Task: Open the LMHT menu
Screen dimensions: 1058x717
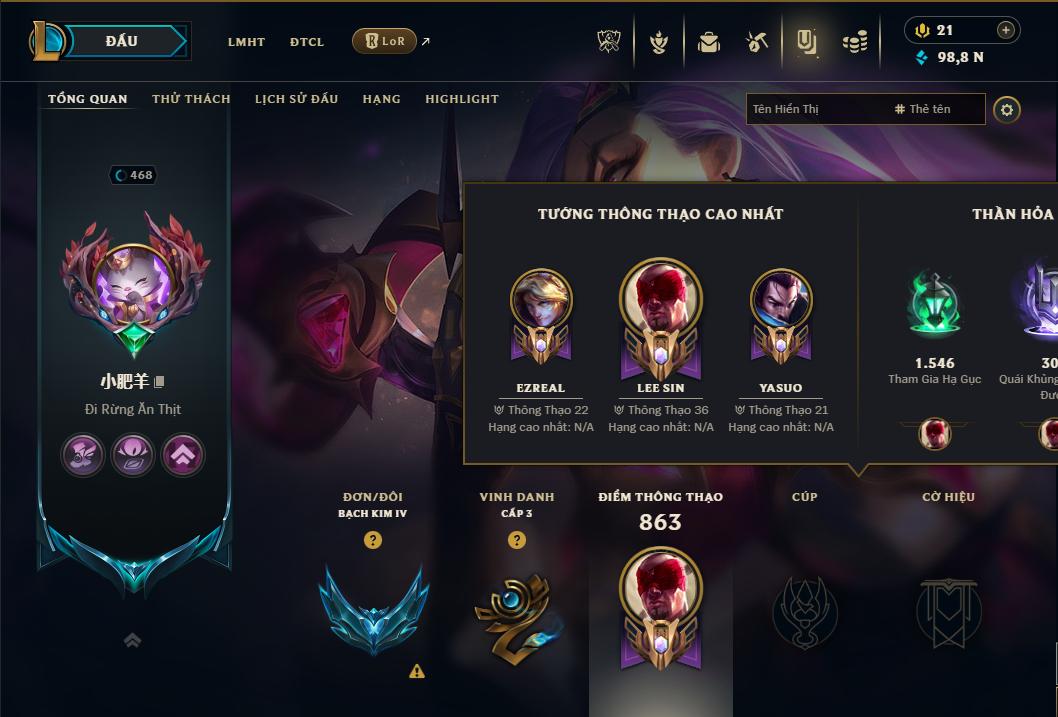Action: coord(246,42)
